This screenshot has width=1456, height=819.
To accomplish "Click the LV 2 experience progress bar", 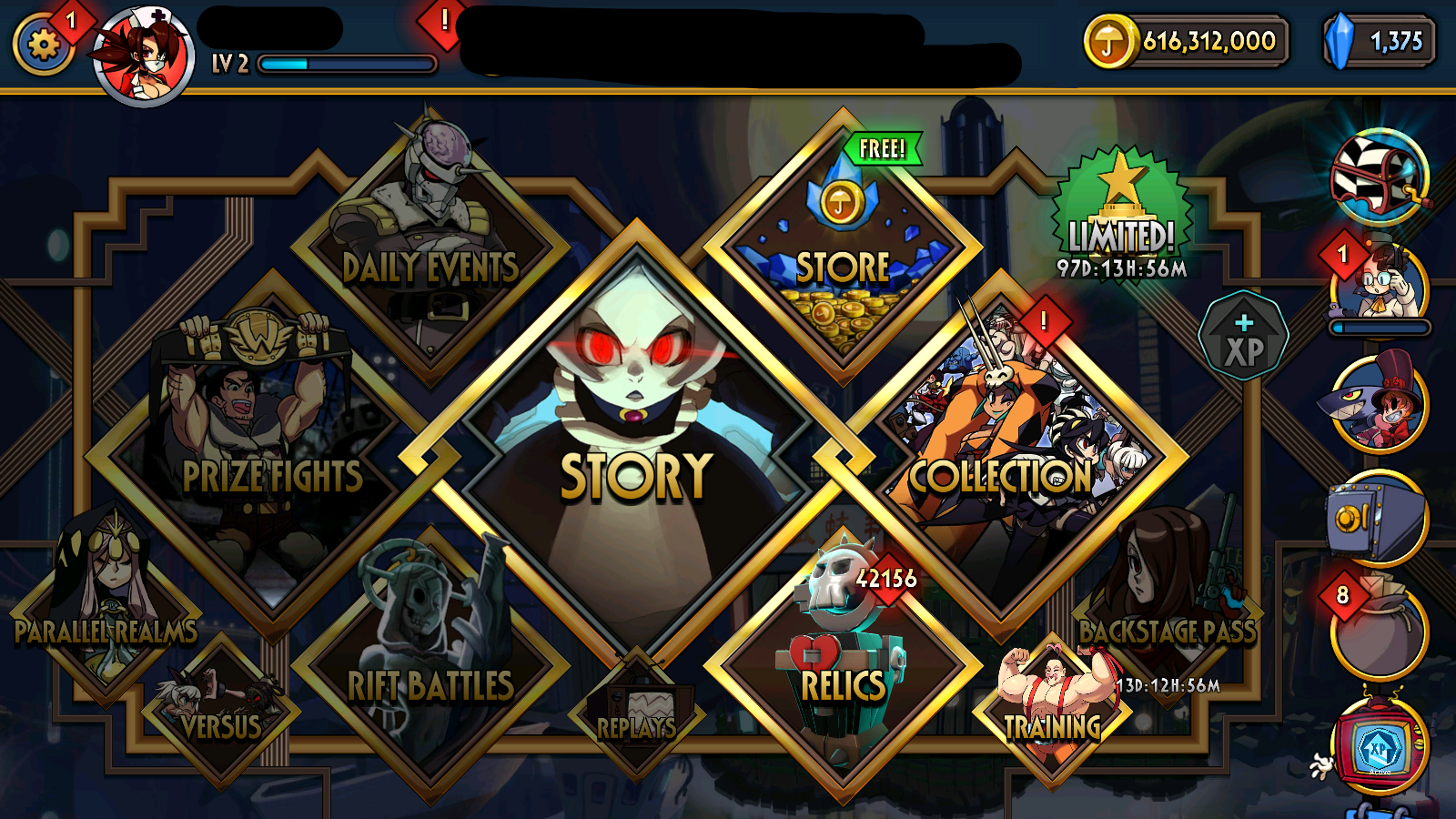I will pos(346,64).
